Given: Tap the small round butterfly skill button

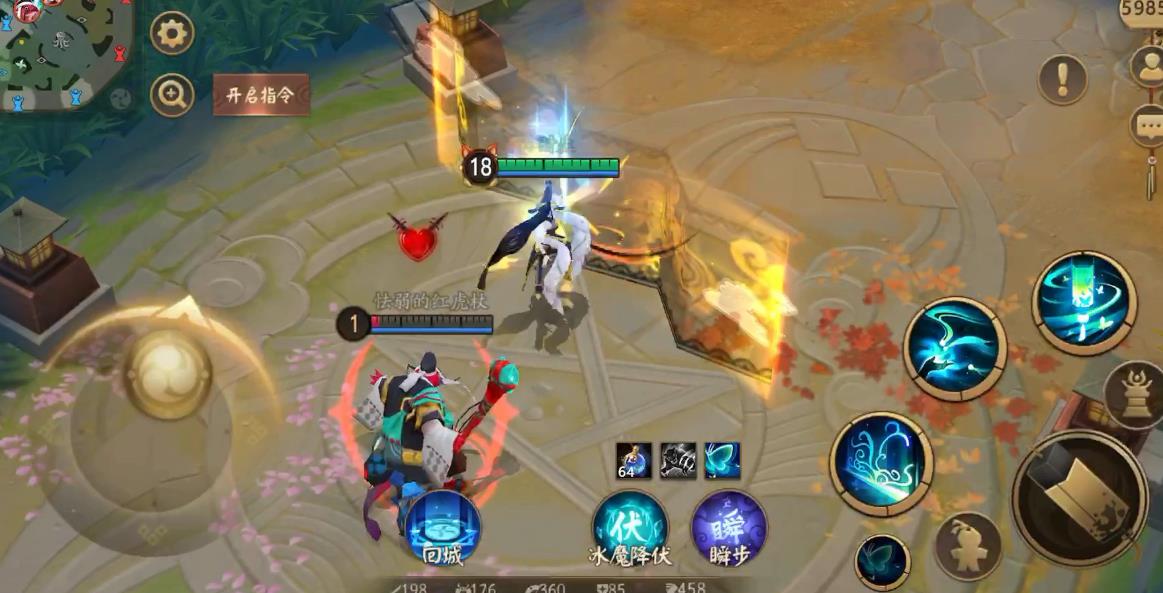Looking at the screenshot, I should pyautogui.click(x=882, y=561).
